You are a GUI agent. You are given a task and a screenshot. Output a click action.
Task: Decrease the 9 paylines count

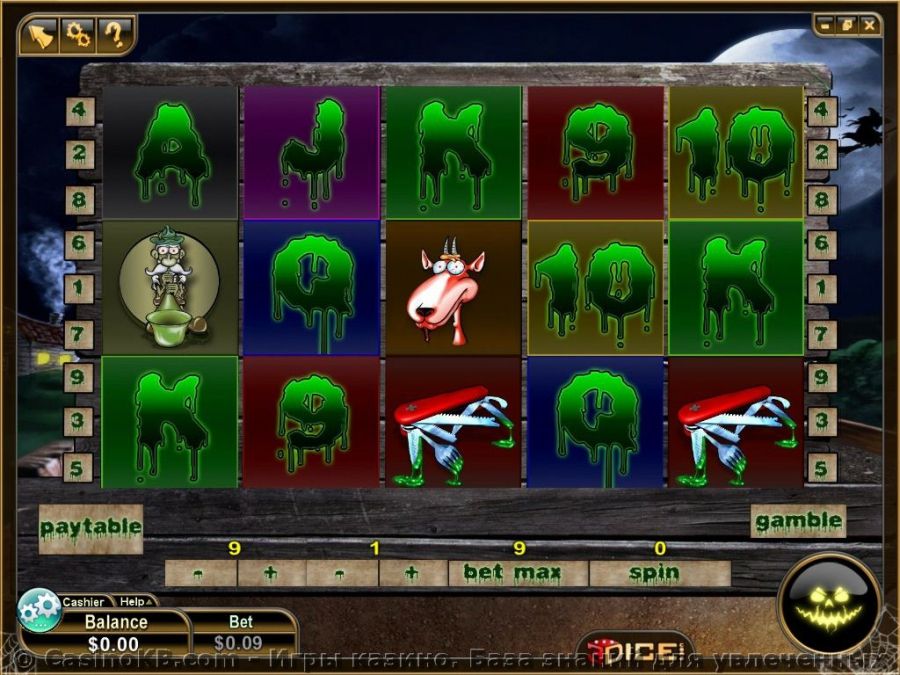coord(201,573)
